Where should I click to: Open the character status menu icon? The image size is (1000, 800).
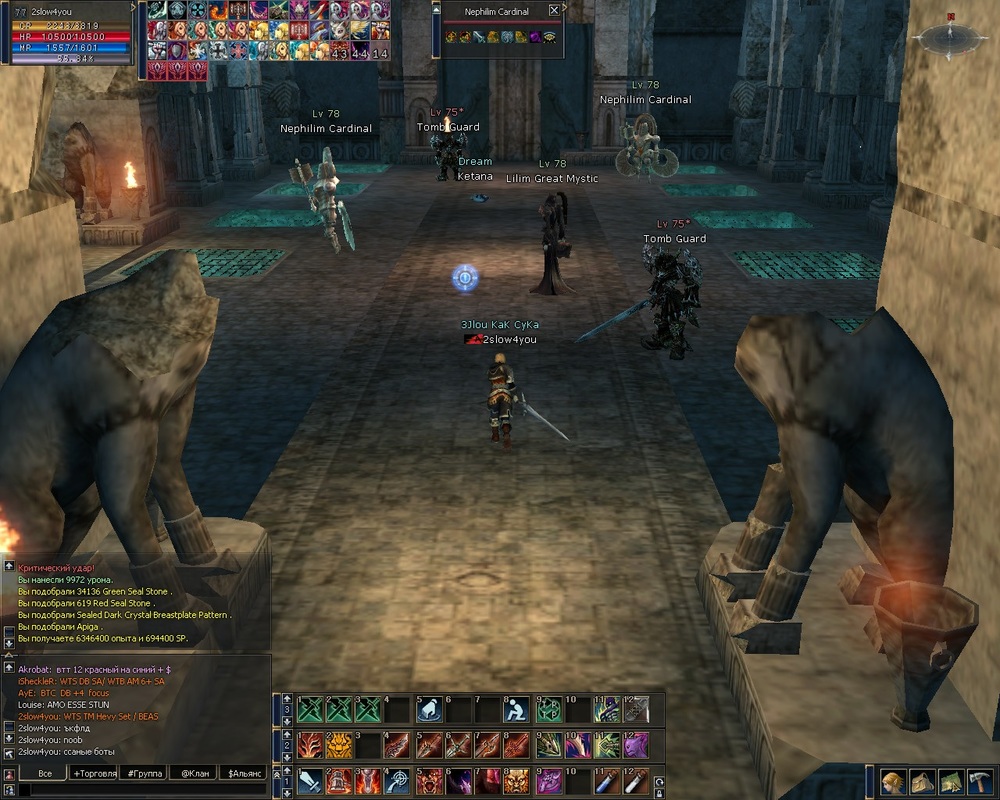pyautogui.click(x=895, y=781)
